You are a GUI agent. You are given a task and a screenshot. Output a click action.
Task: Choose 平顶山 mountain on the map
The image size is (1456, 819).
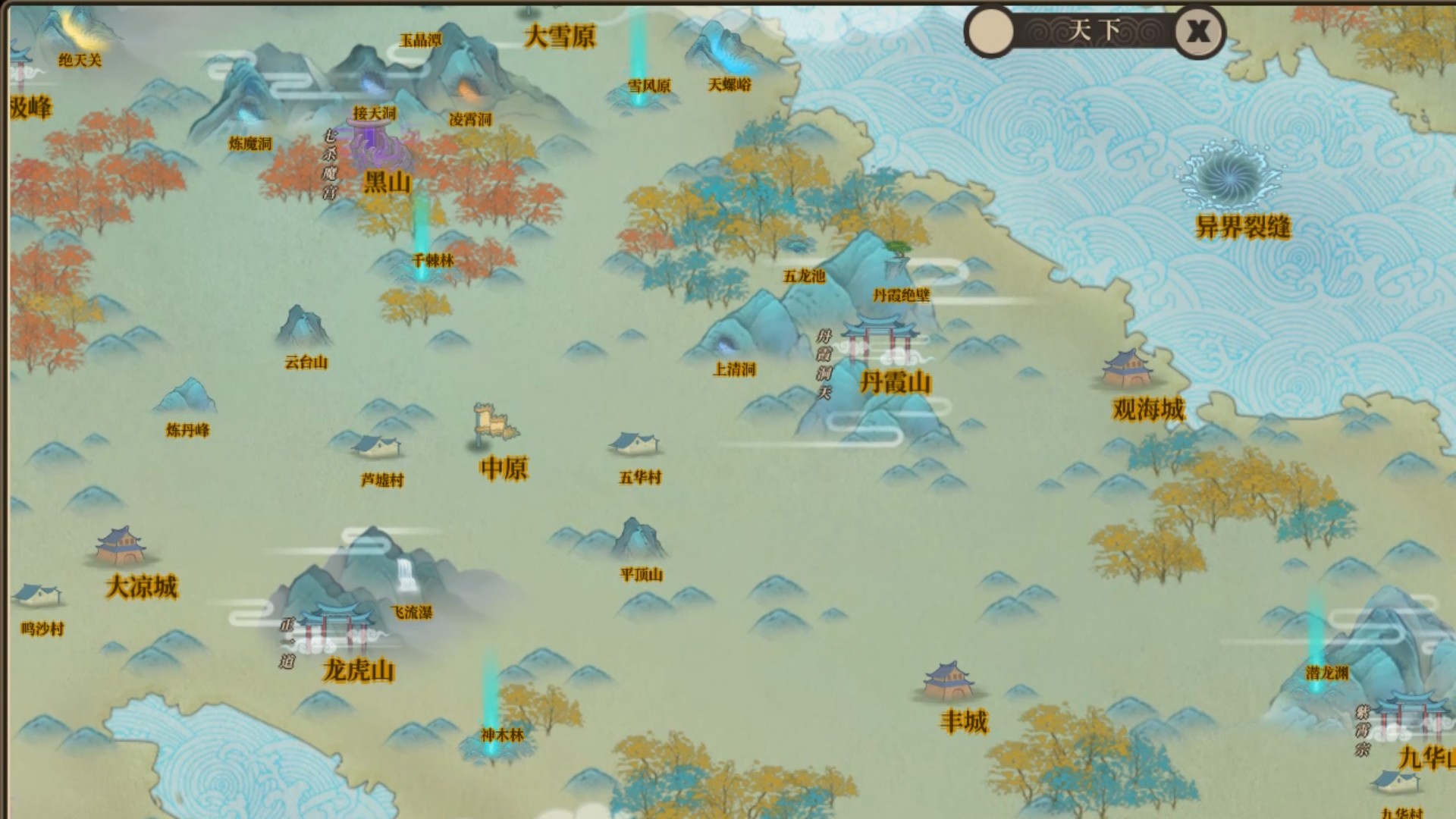coord(639,540)
